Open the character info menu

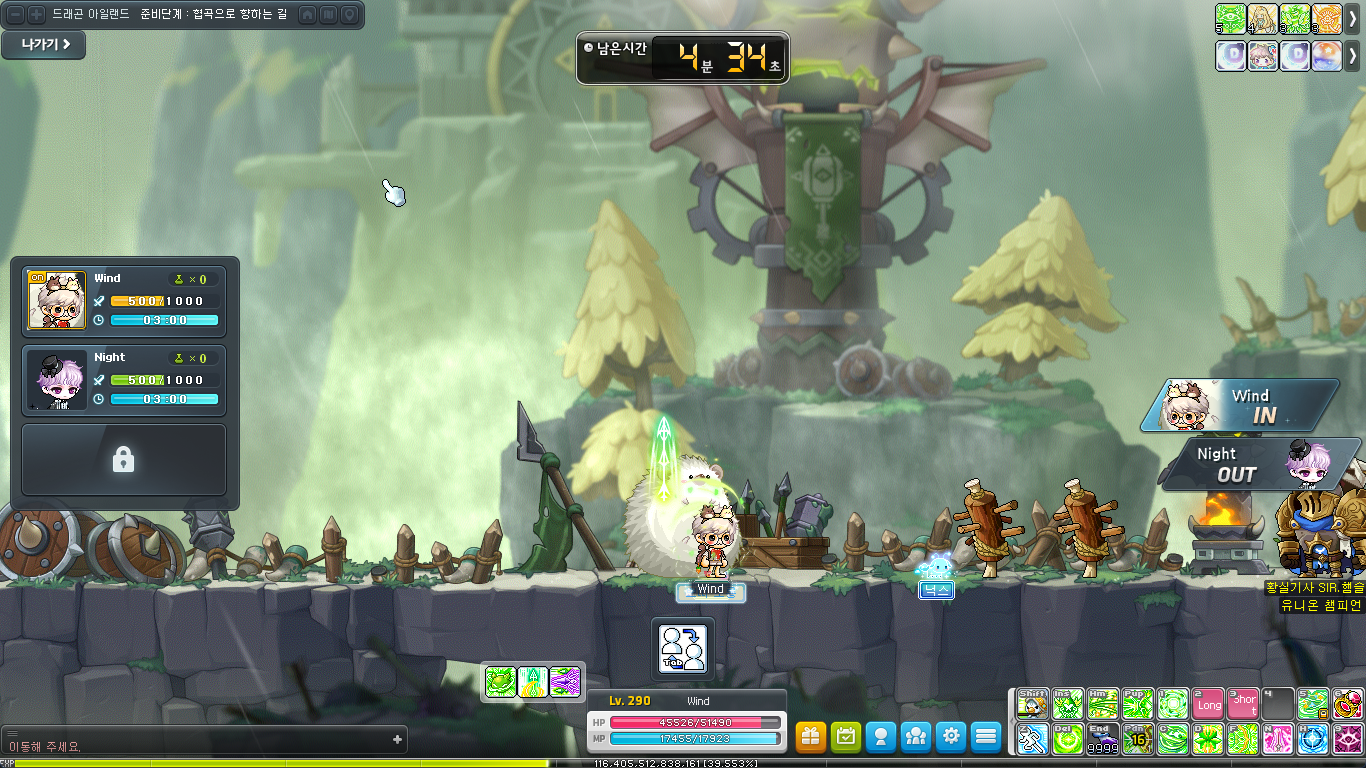pyautogui.click(x=881, y=737)
